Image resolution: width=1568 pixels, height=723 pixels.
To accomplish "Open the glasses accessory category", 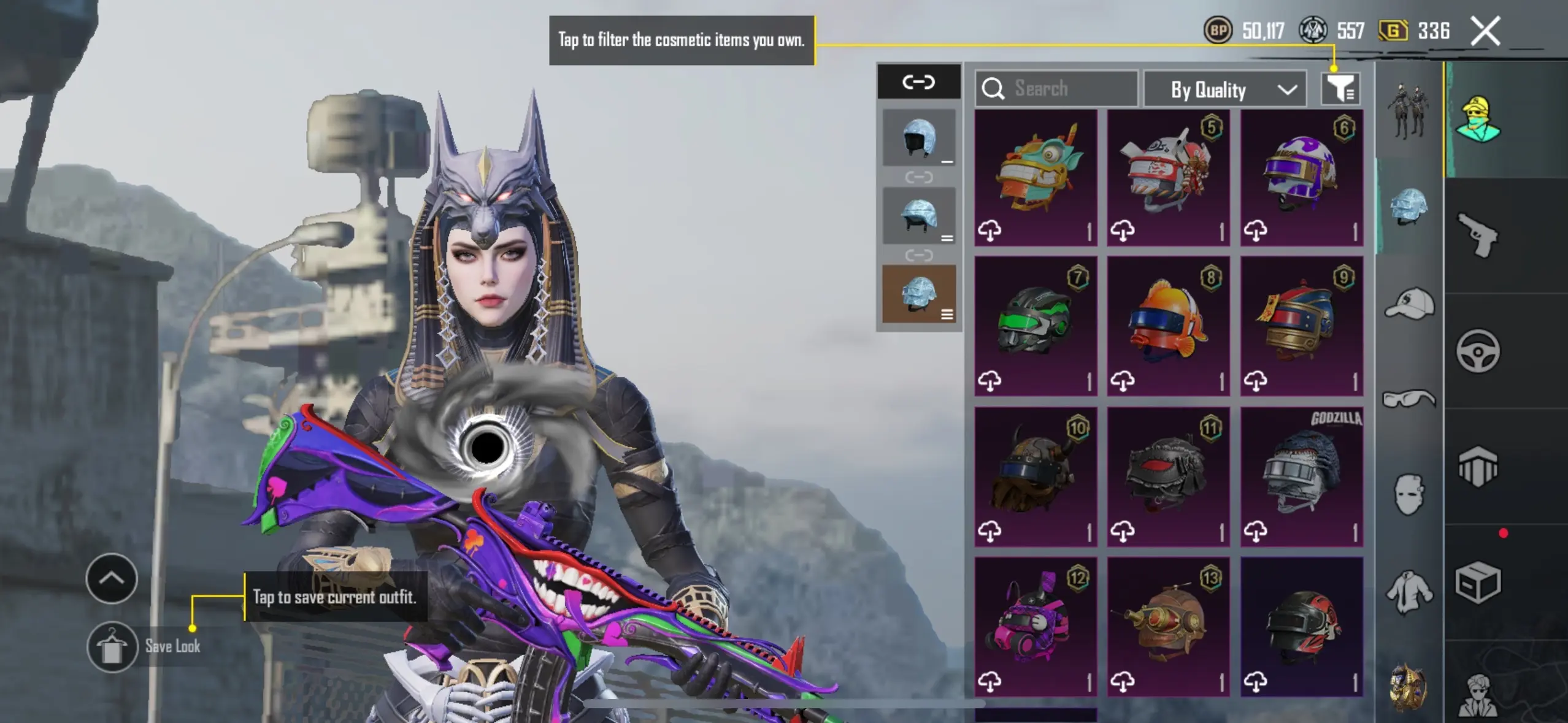I will [x=1409, y=400].
